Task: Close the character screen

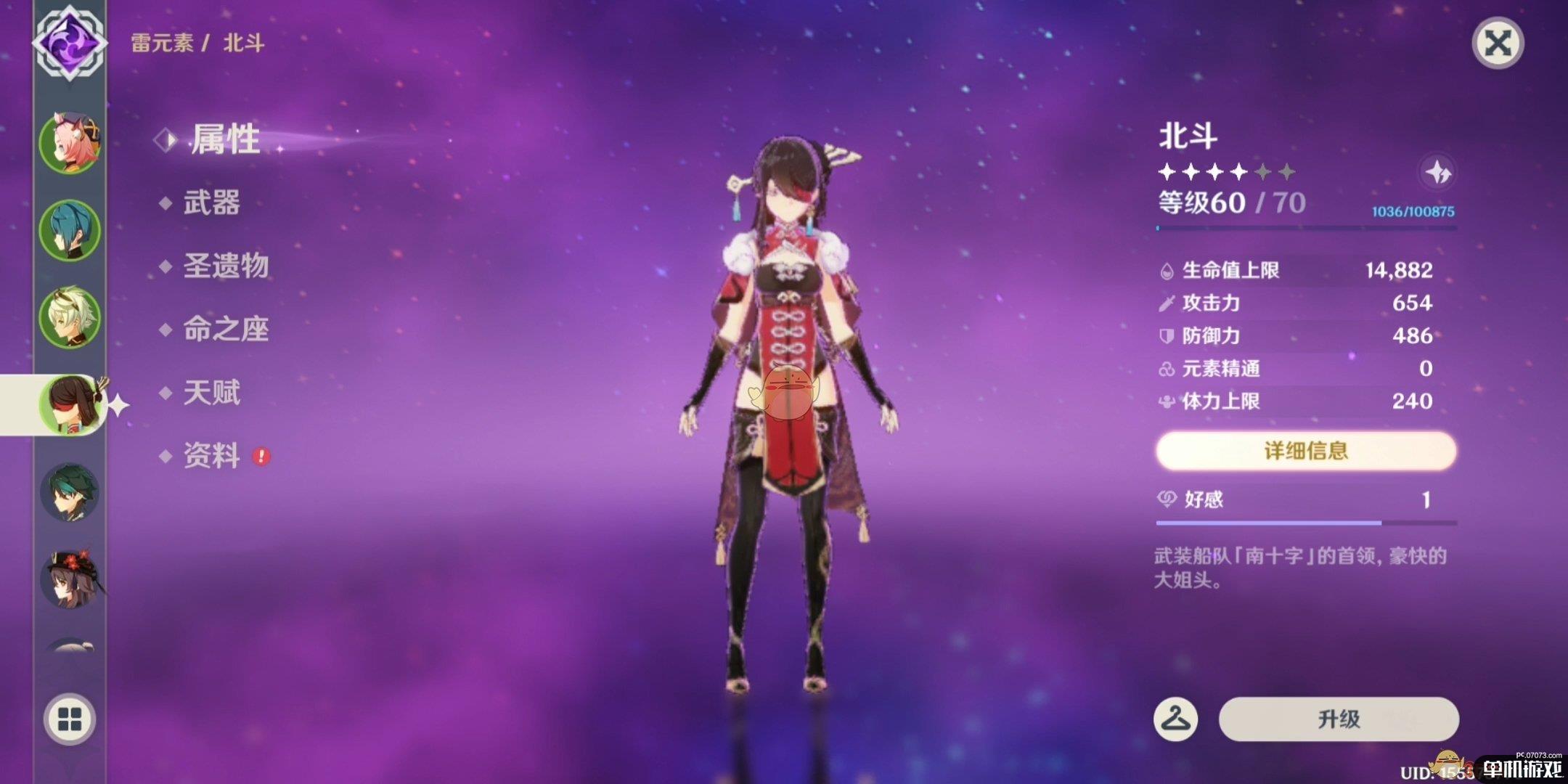Action: pyautogui.click(x=1498, y=44)
